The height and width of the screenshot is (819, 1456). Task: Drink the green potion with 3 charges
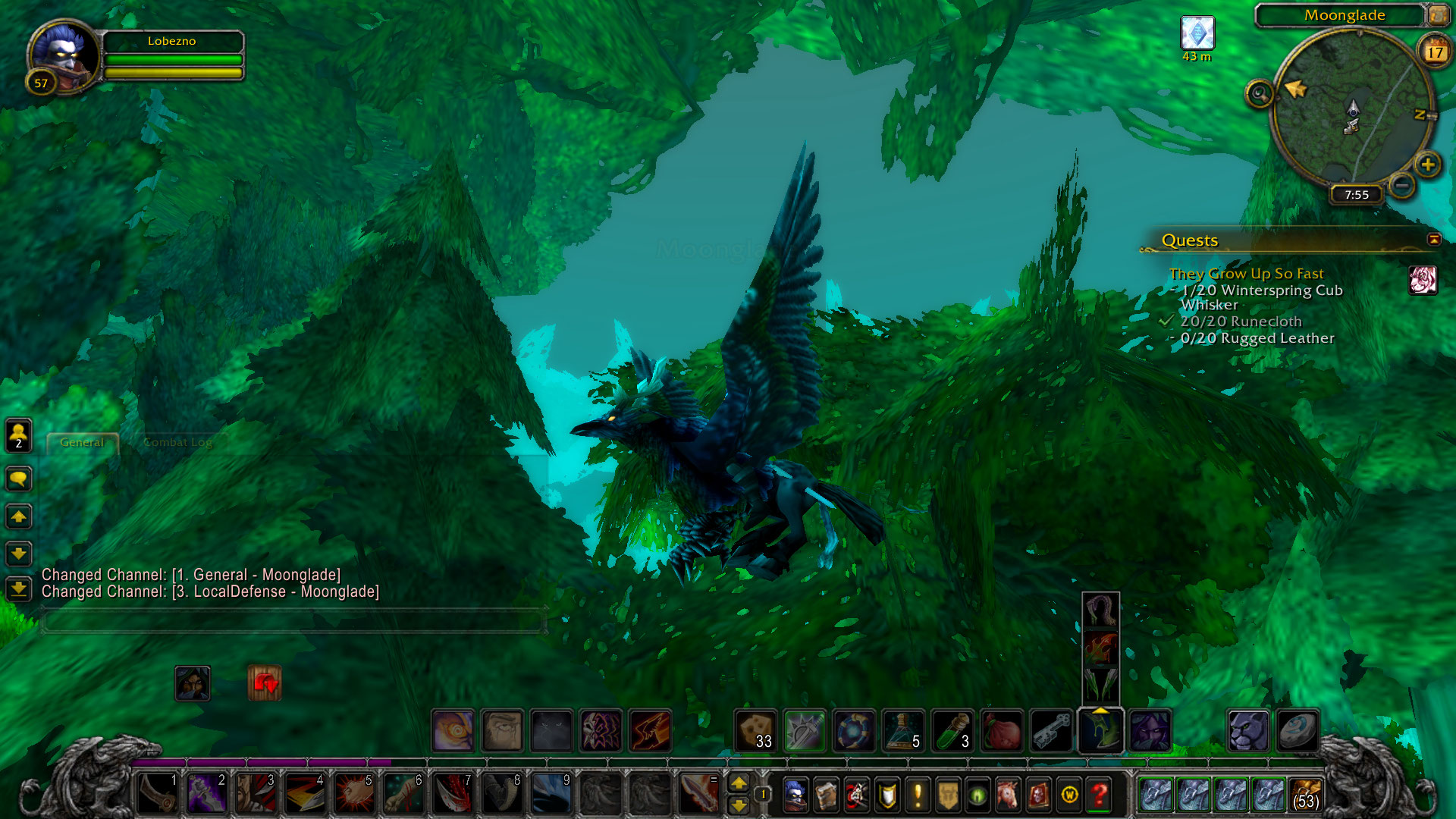tap(952, 731)
